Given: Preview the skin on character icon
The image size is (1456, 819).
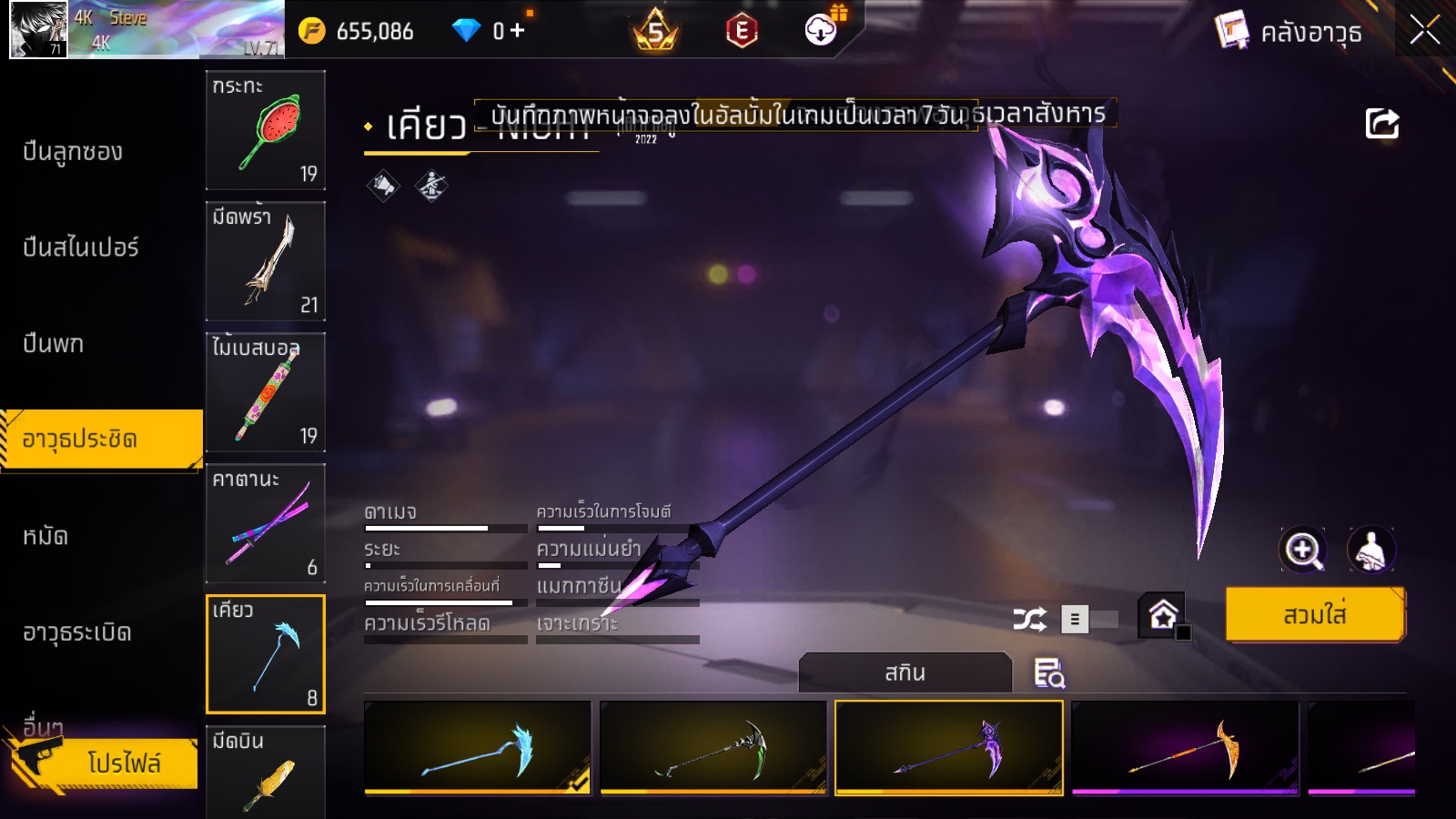Looking at the screenshot, I should [x=1370, y=550].
